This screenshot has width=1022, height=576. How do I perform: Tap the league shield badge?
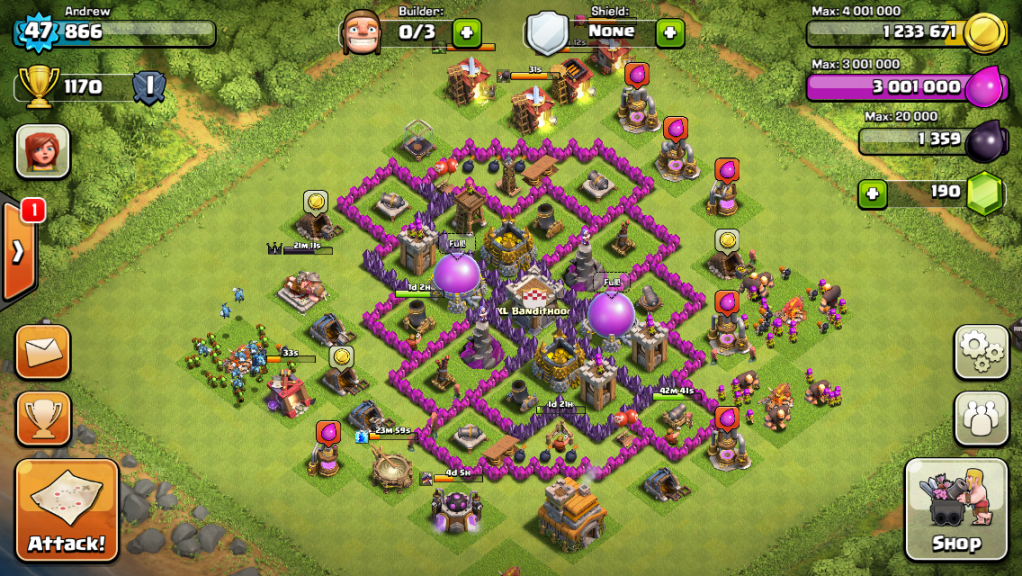(148, 87)
